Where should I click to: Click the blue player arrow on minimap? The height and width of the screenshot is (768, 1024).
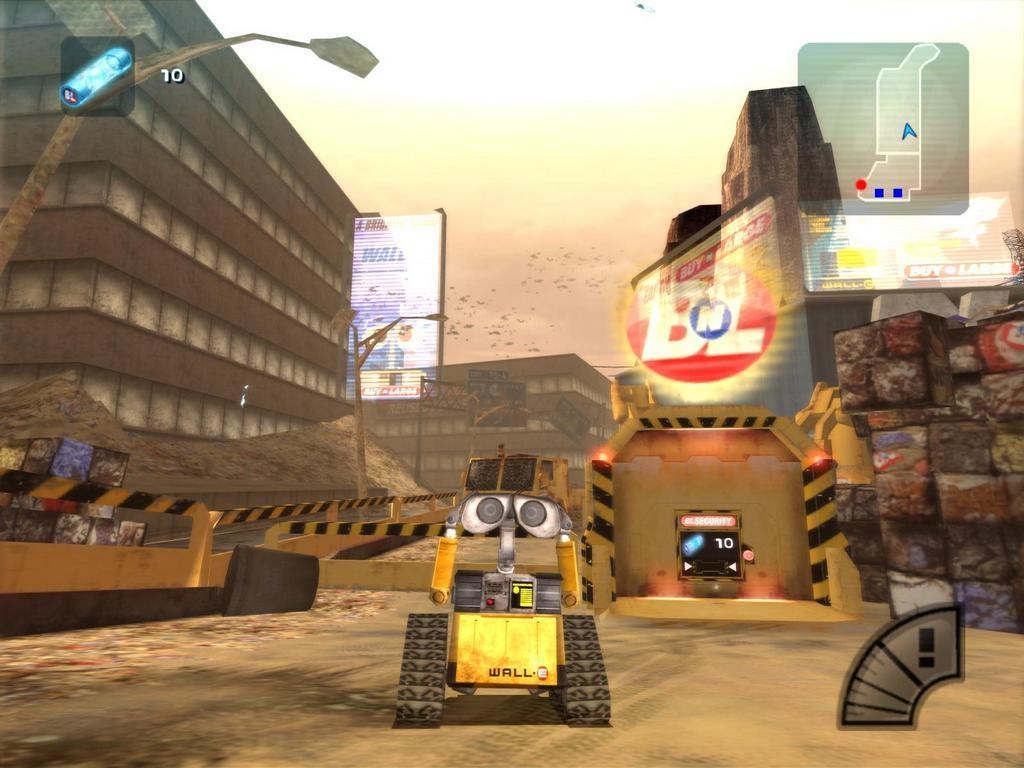pos(908,131)
